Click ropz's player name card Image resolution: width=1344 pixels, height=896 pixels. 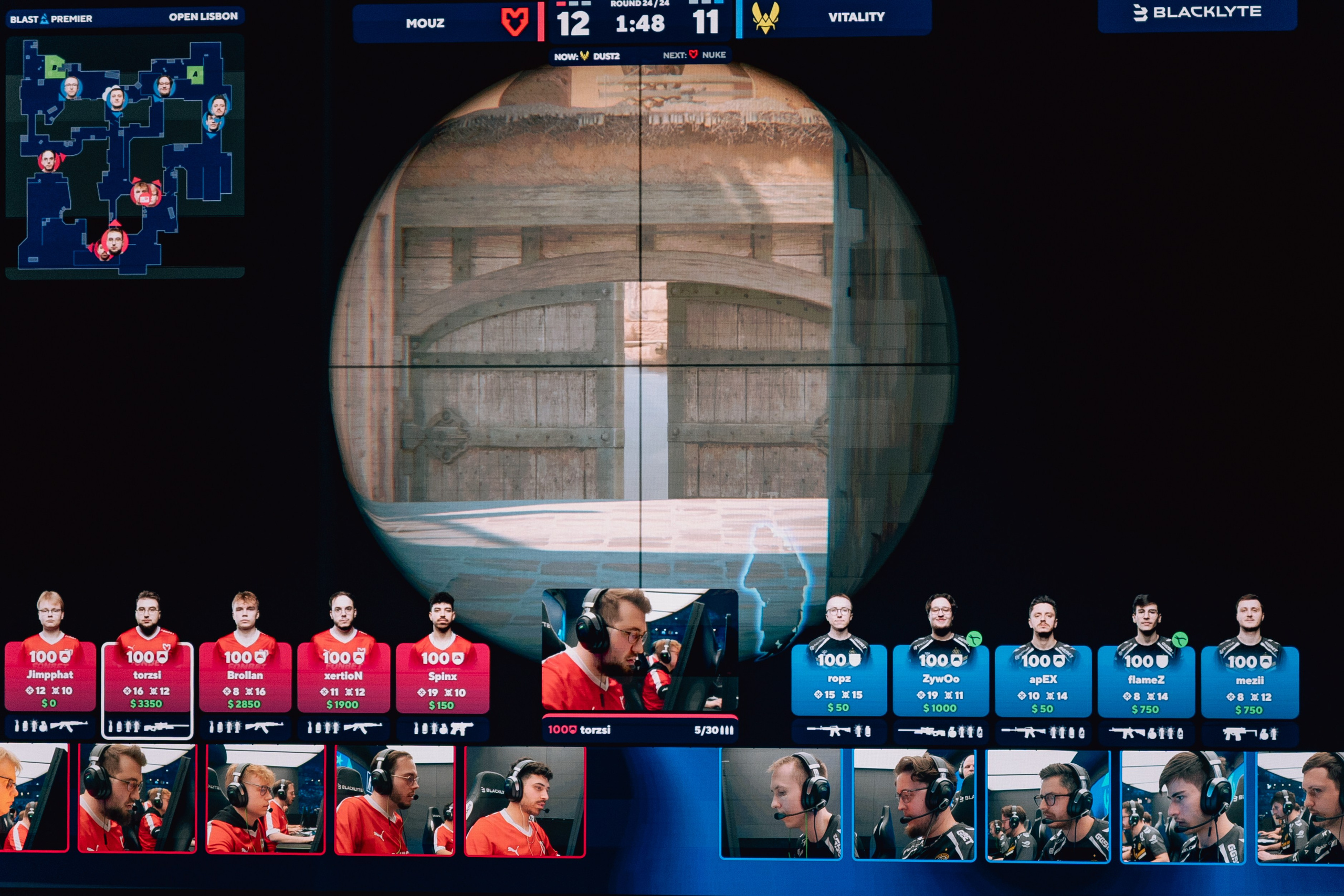pos(839,678)
